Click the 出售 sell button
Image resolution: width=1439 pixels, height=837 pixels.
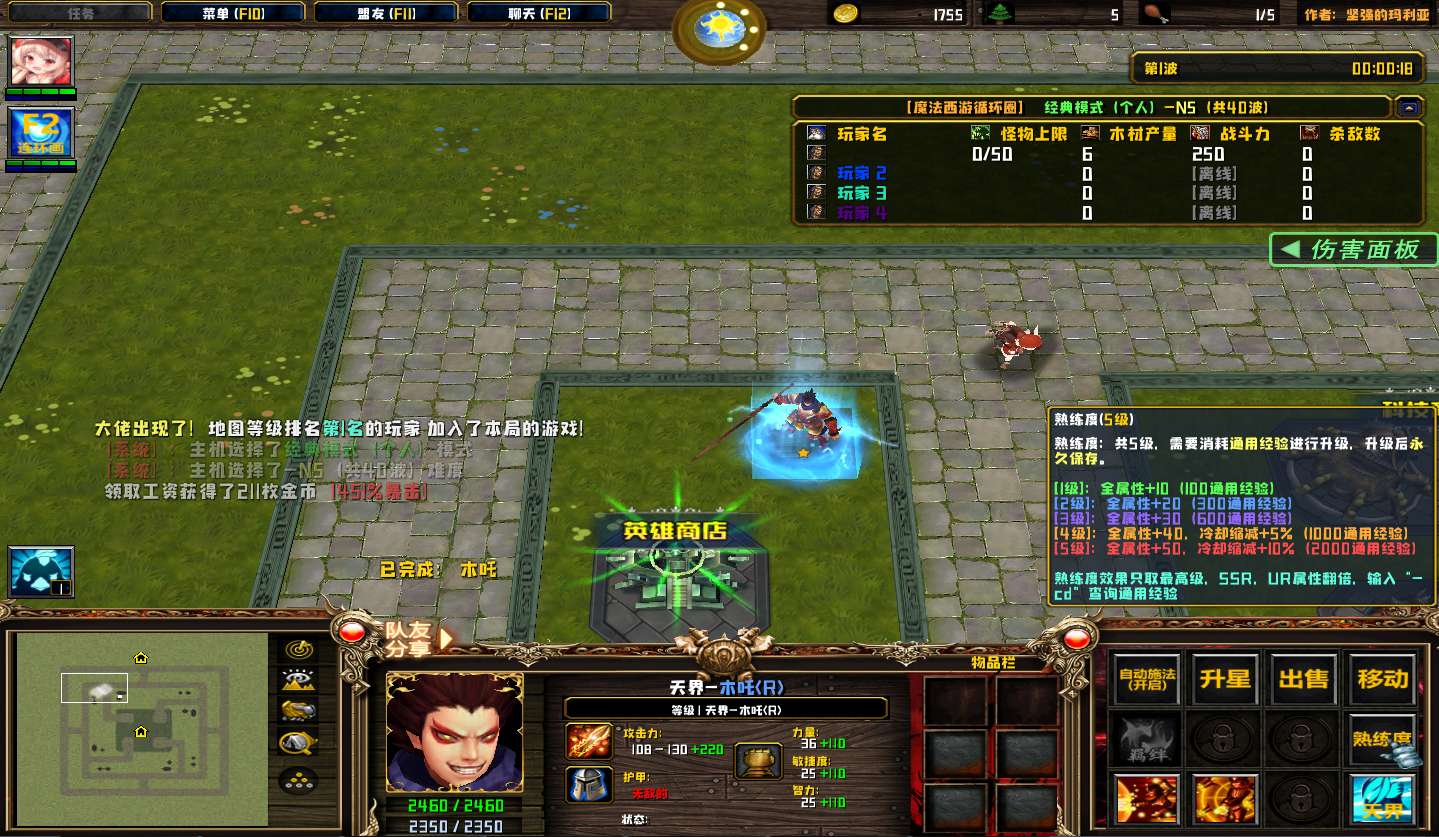pos(1304,680)
